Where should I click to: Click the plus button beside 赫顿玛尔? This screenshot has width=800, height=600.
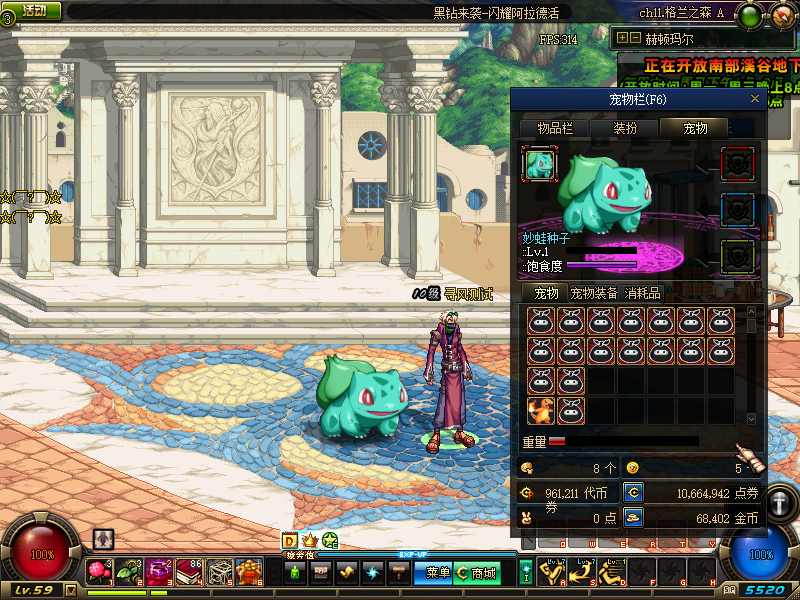(622, 38)
